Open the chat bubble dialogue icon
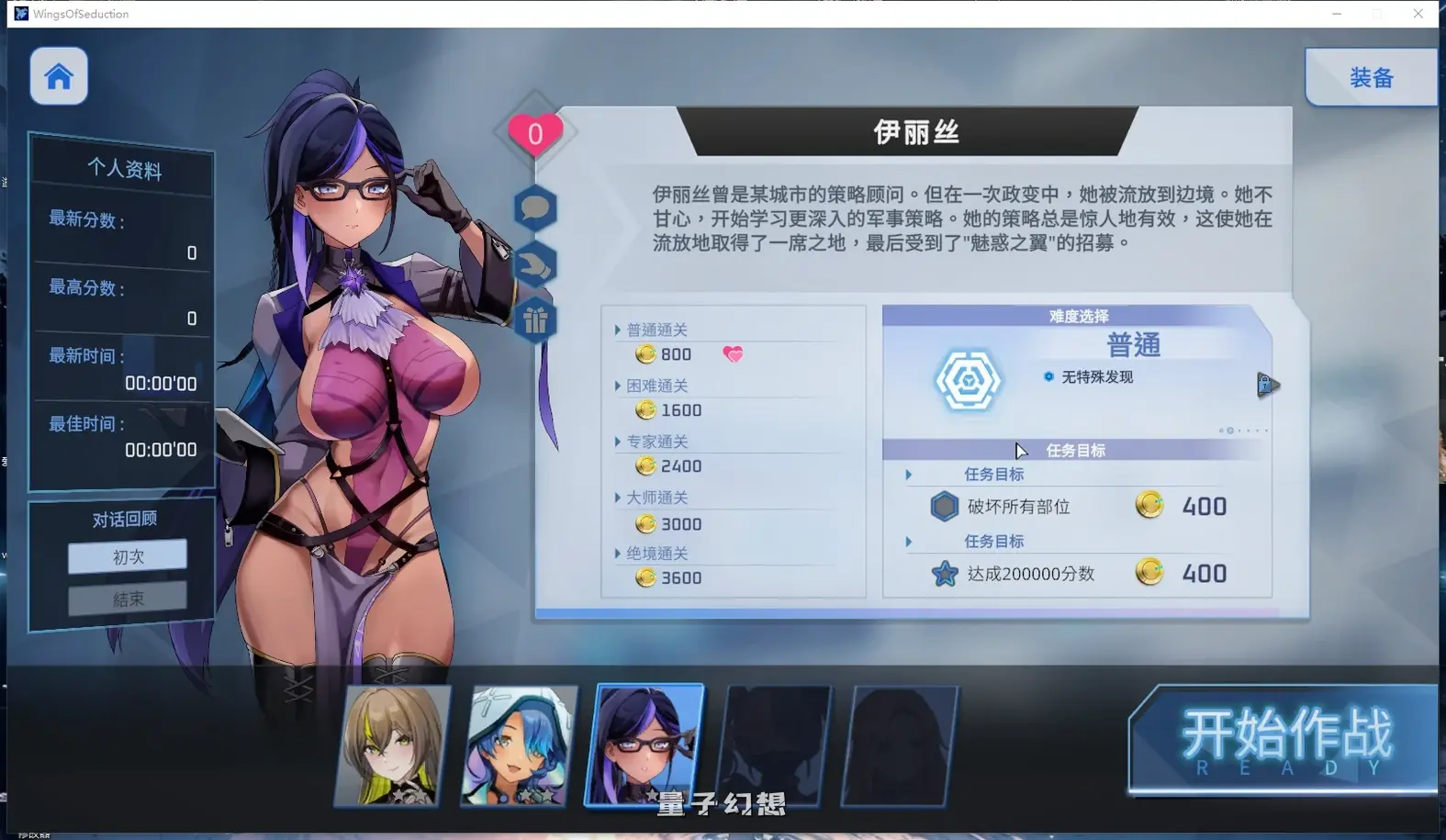 tap(535, 208)
